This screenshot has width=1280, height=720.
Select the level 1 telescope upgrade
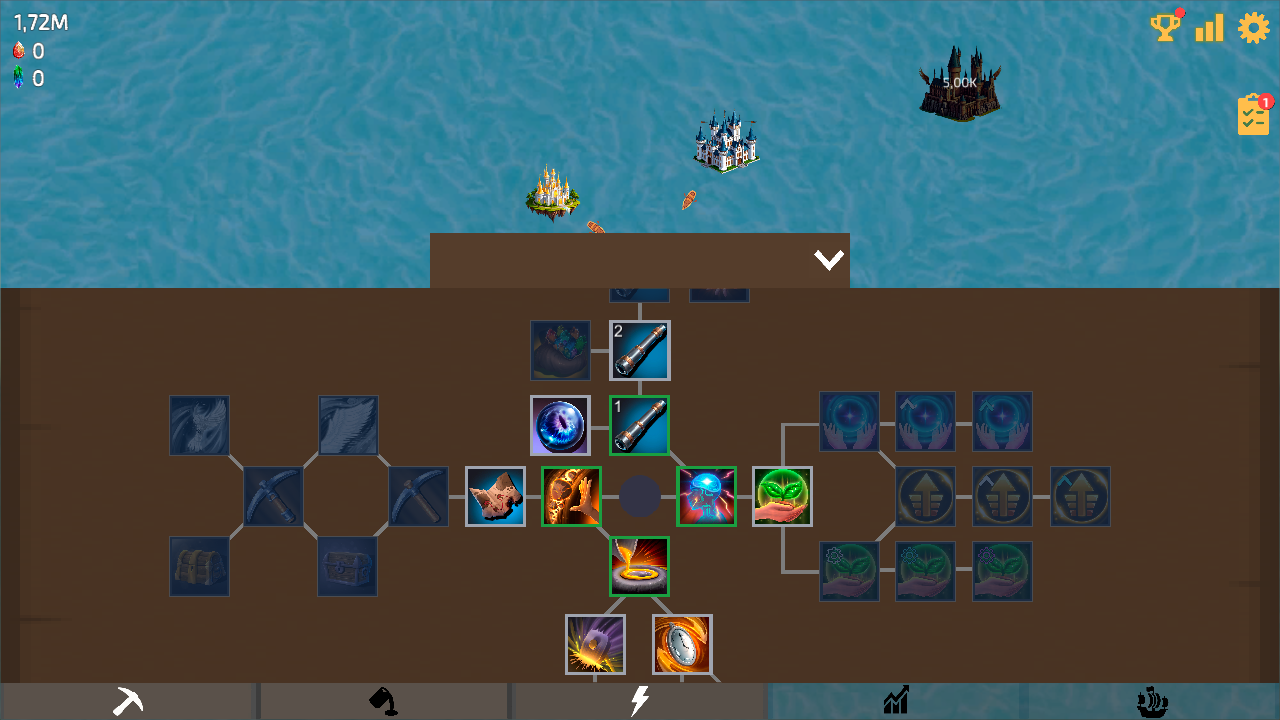639,424
